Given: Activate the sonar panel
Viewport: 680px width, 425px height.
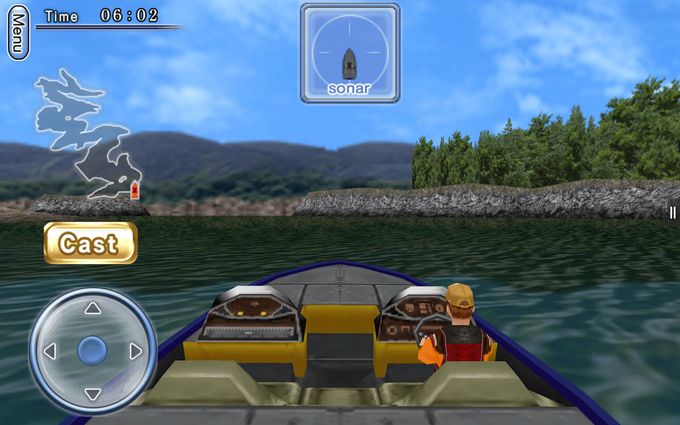Looking at the screenshot, I should pos(349,53).
